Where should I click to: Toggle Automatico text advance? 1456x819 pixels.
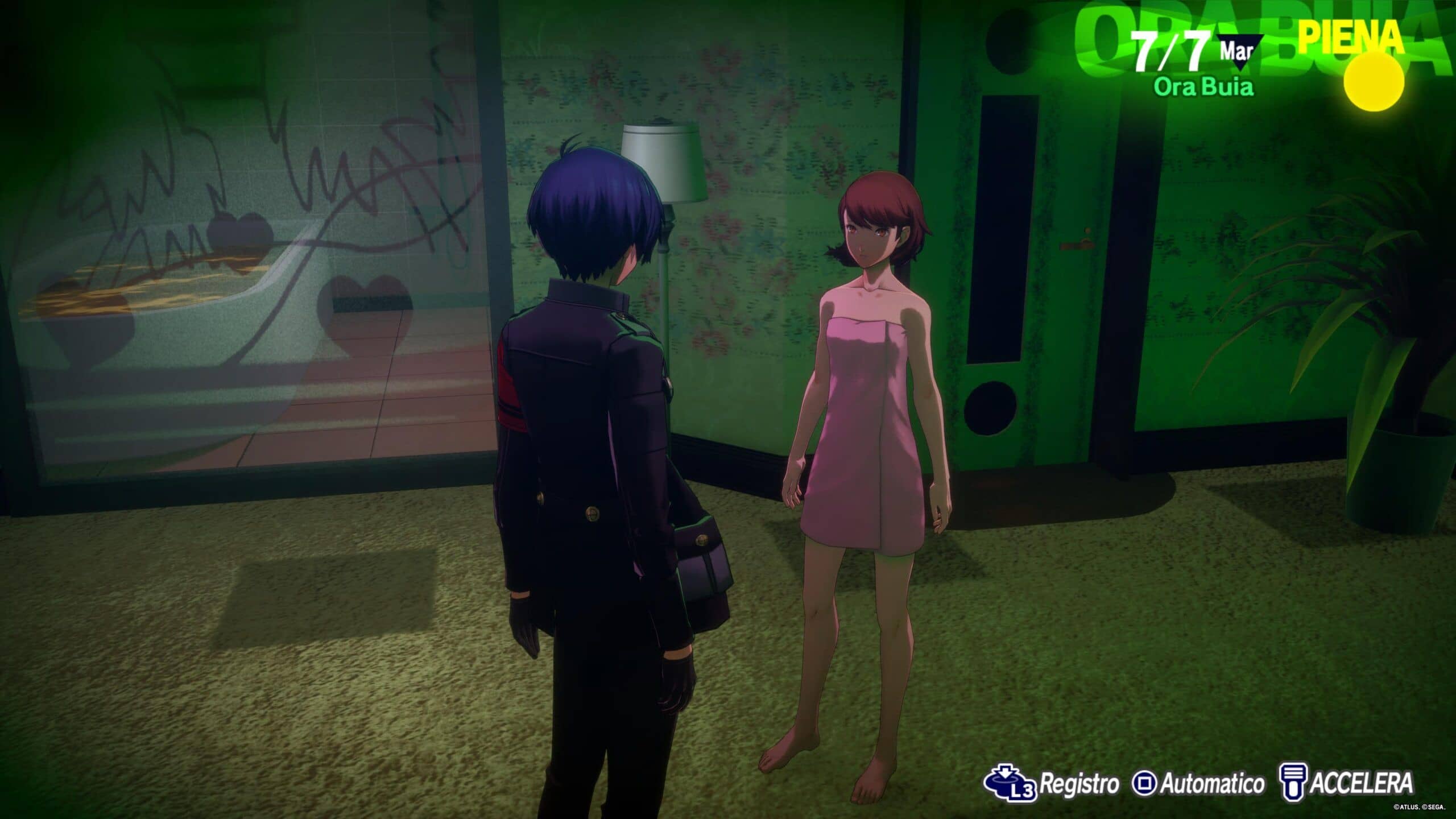pos(1198,784)
